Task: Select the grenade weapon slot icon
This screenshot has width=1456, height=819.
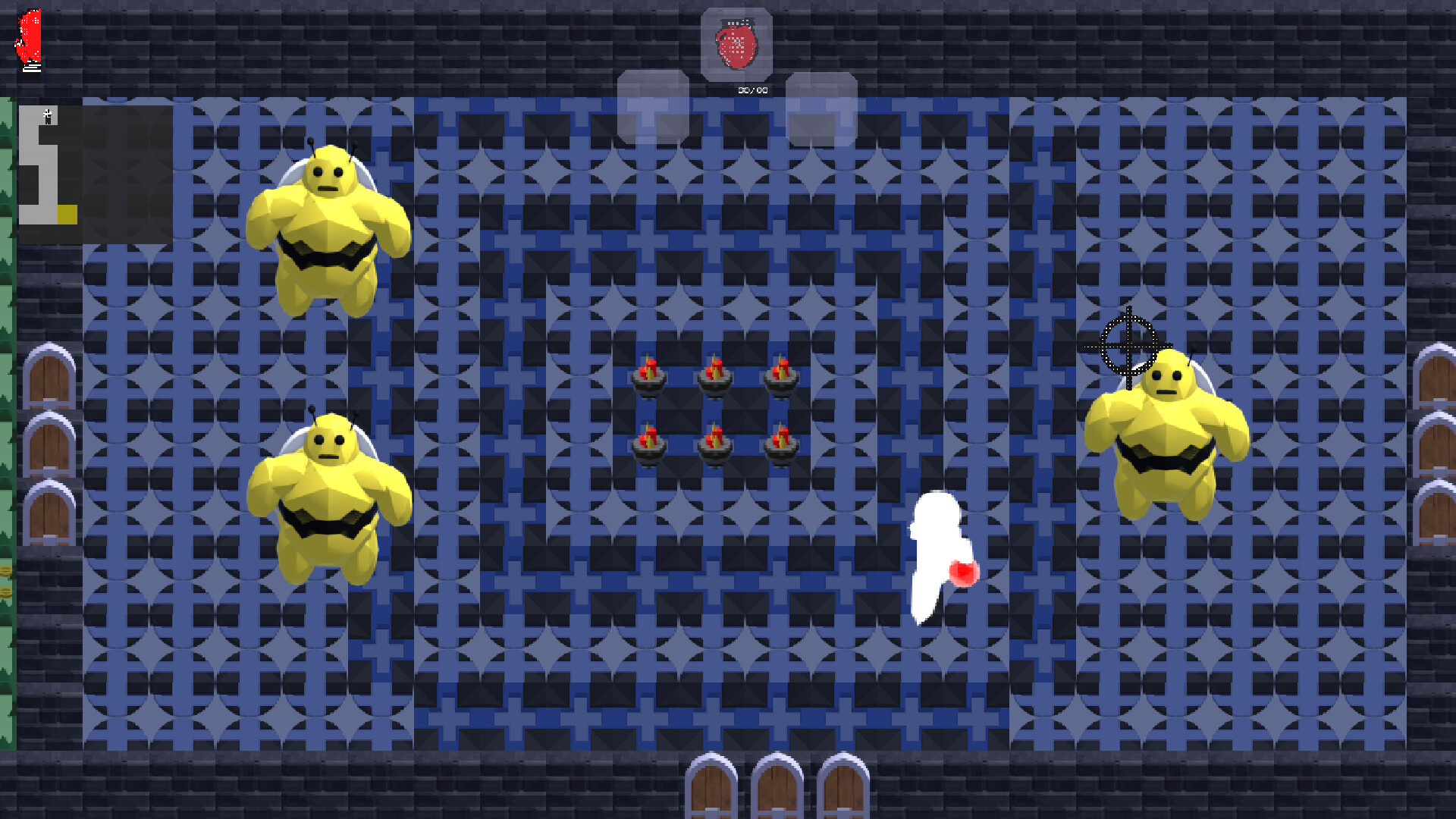Action: pos(736,43)
